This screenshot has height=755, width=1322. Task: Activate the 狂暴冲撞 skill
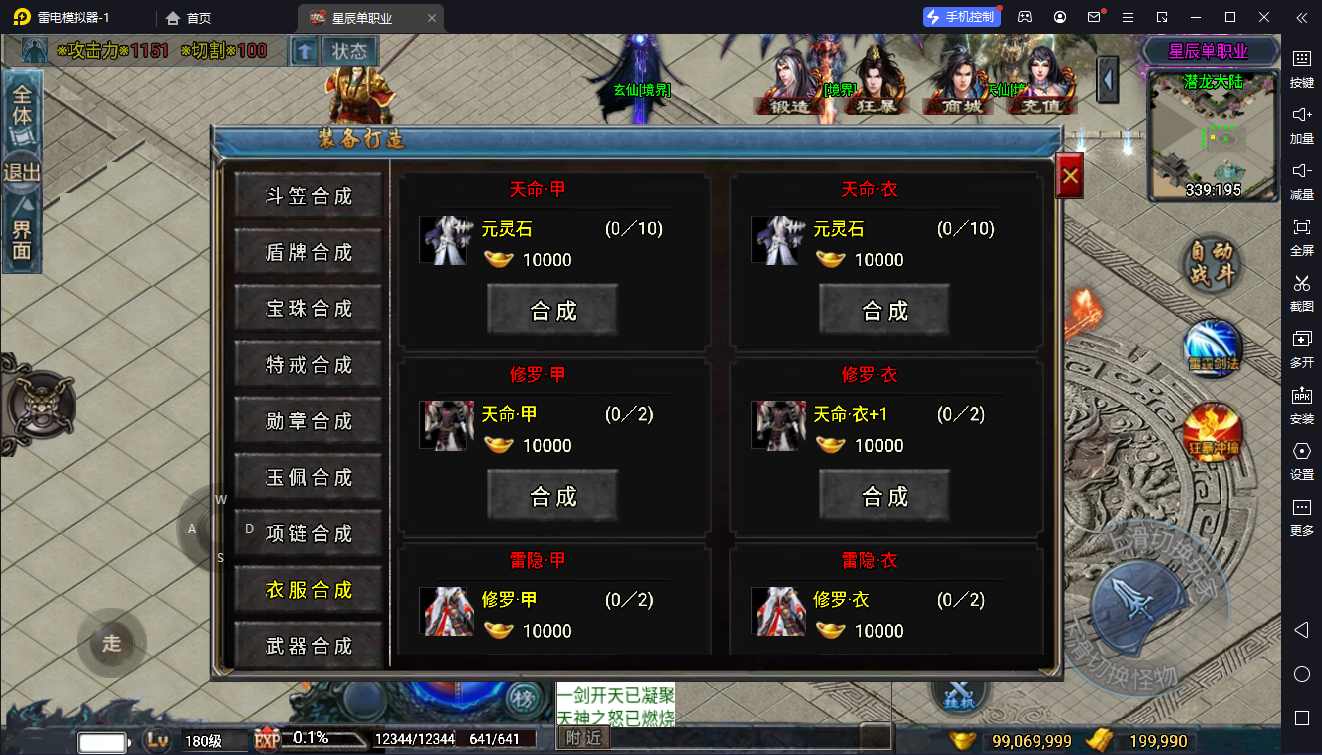(1212, 433)
